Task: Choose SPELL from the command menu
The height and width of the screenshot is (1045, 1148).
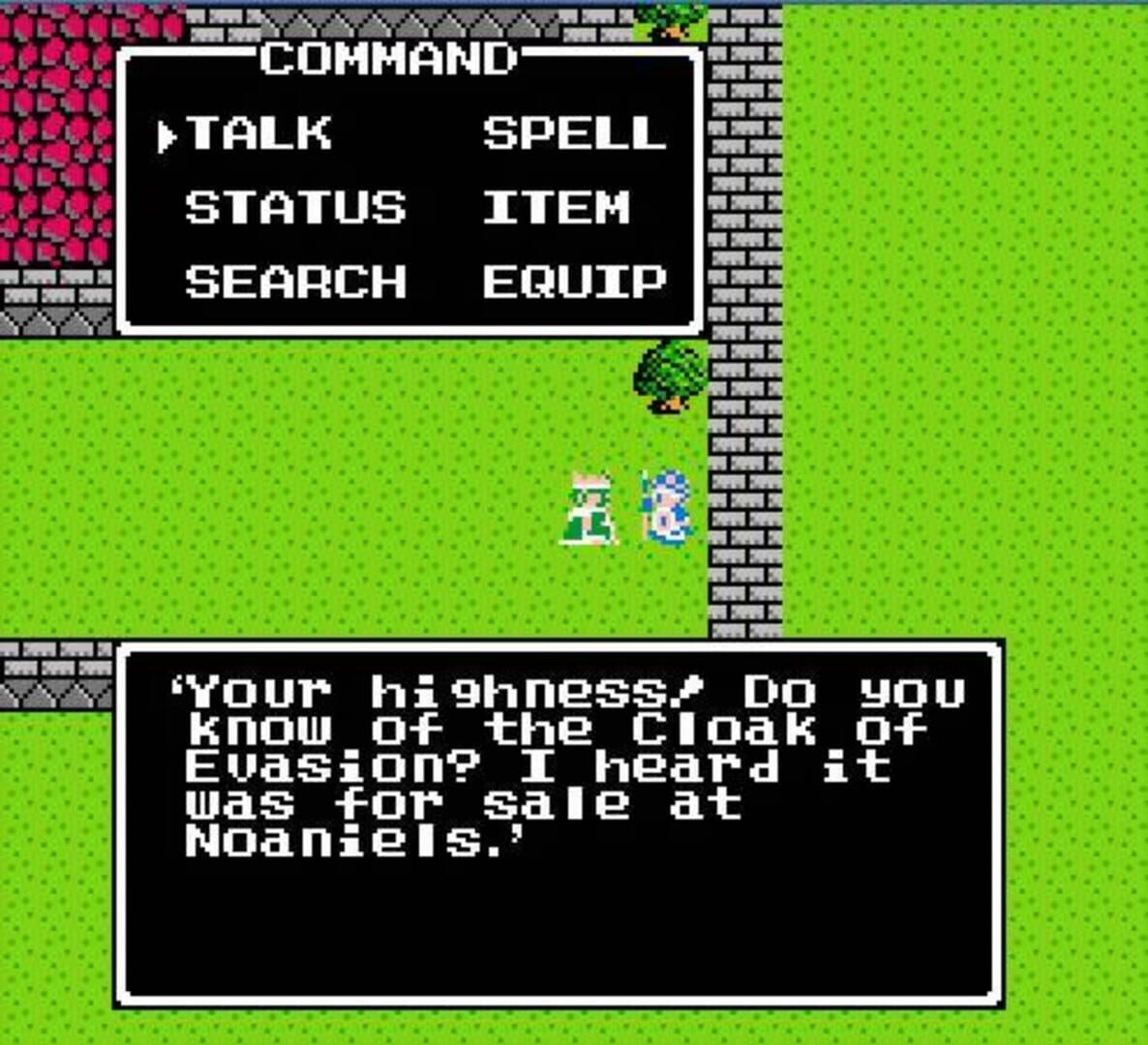Action: (x=574, y=134)
